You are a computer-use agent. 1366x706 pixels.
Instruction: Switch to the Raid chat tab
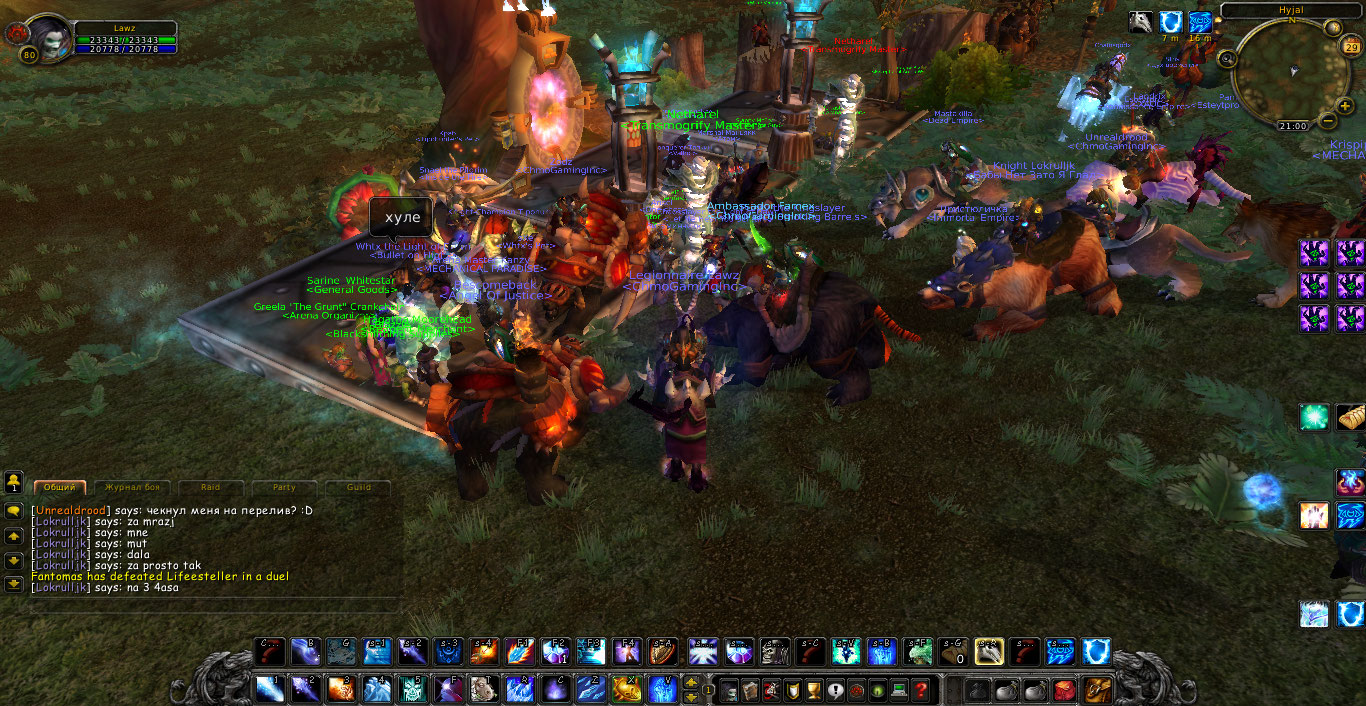pos(210,487)
